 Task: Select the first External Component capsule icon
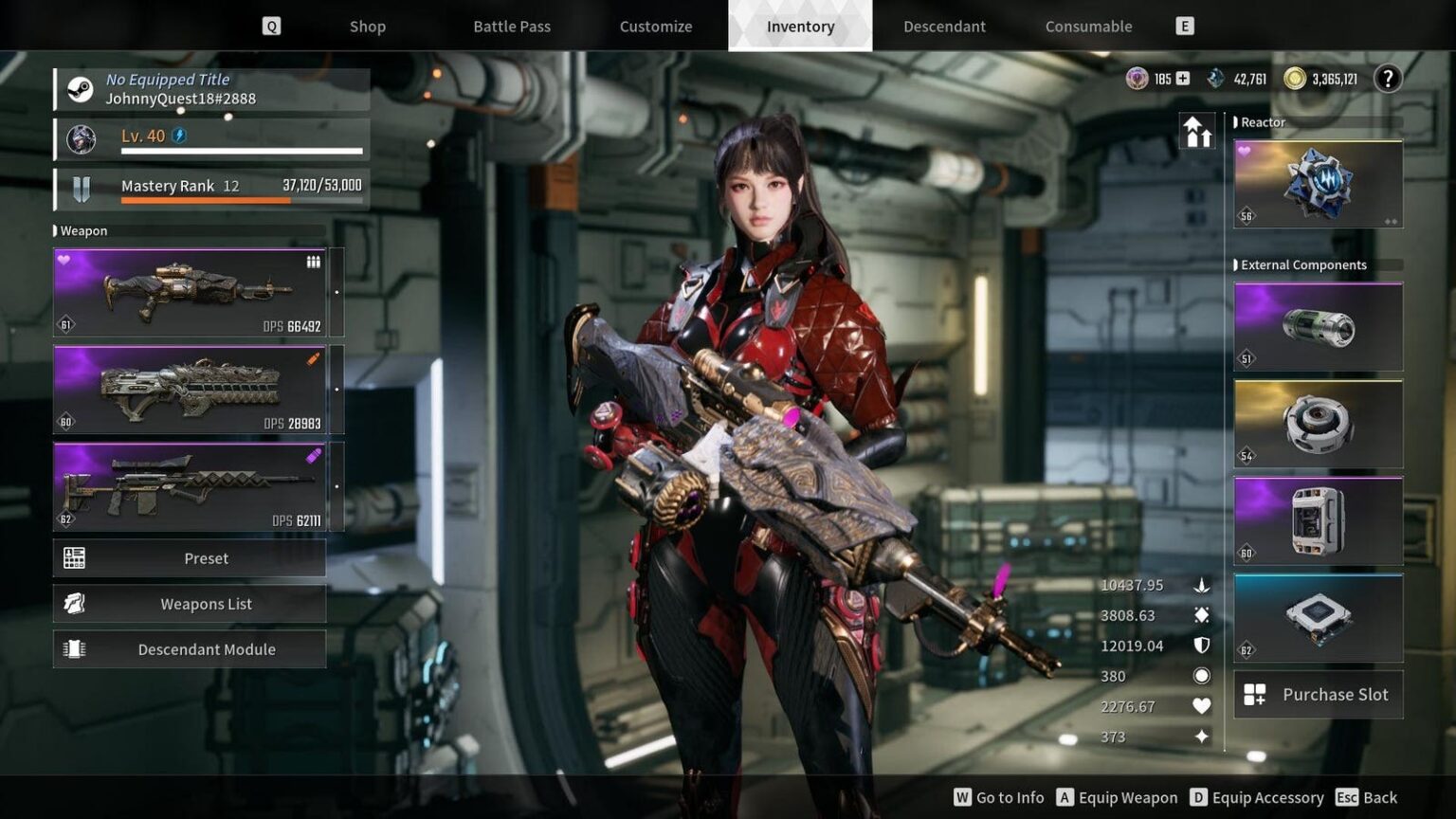pyautogui.click(x=1317, y=325)
